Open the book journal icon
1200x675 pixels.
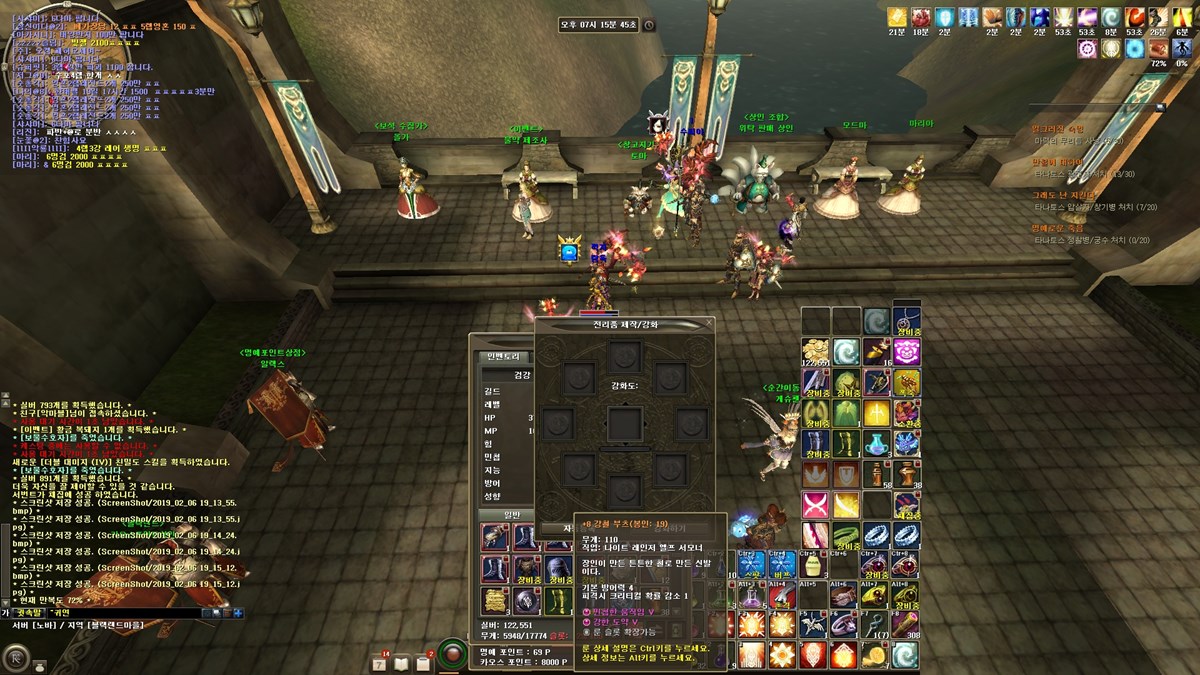(402, 664)
